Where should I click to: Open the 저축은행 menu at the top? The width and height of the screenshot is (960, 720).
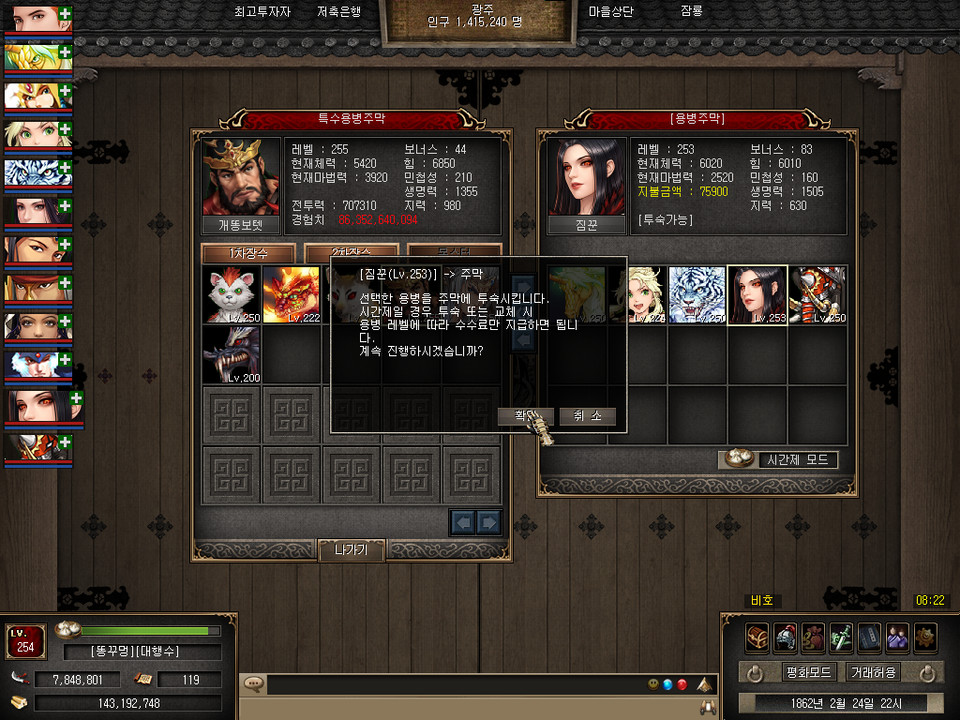point(339,13)
